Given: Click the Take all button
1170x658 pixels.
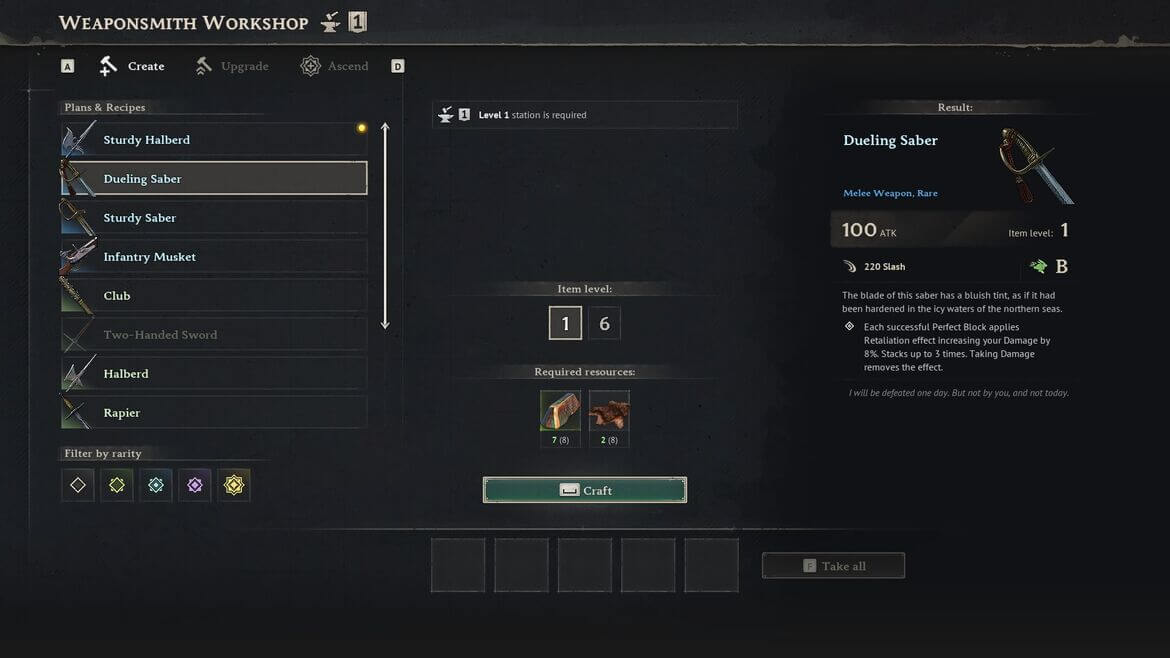Looking at the screenshot, I should [x=833, y=566].
